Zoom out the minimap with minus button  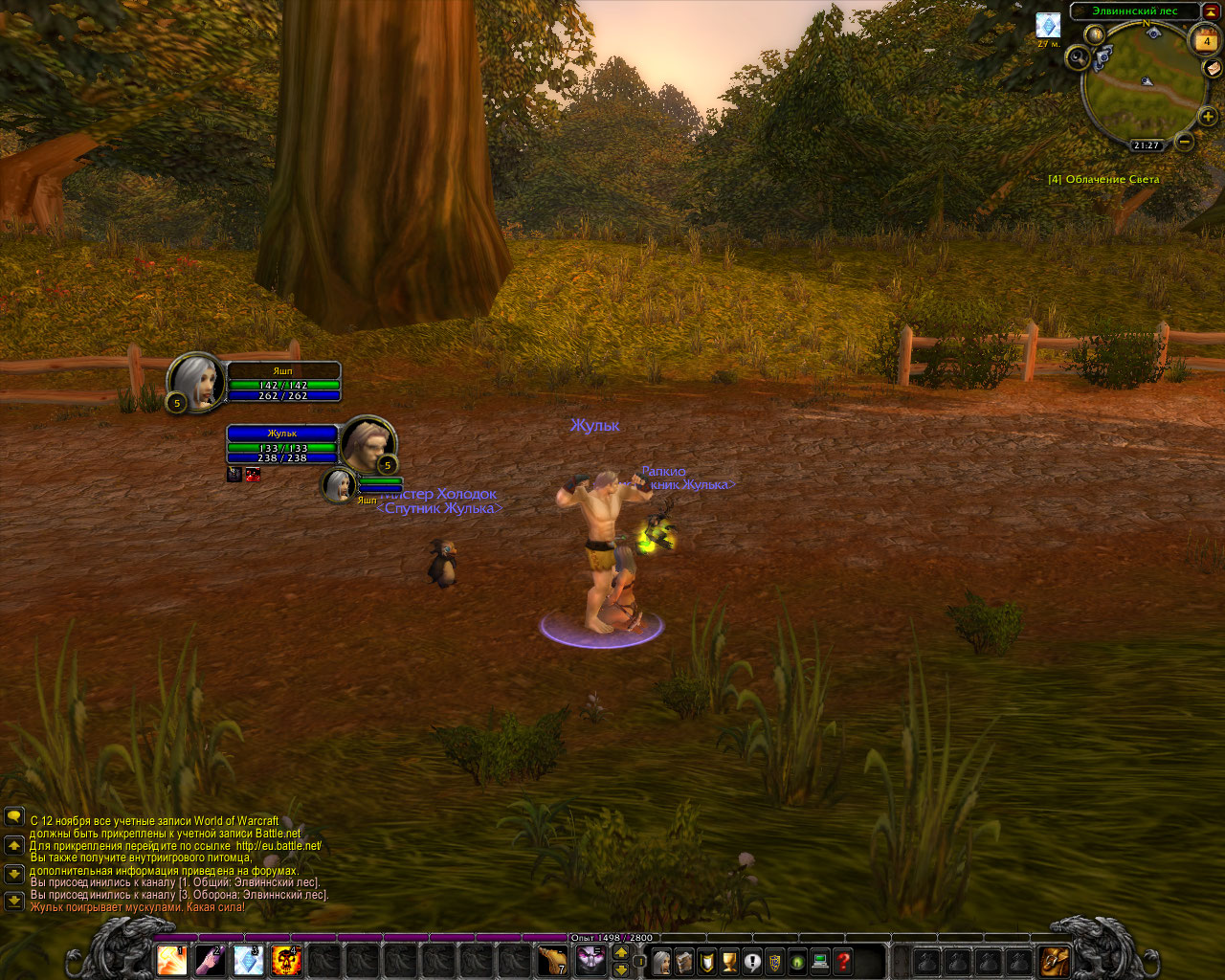(1185, 143)
